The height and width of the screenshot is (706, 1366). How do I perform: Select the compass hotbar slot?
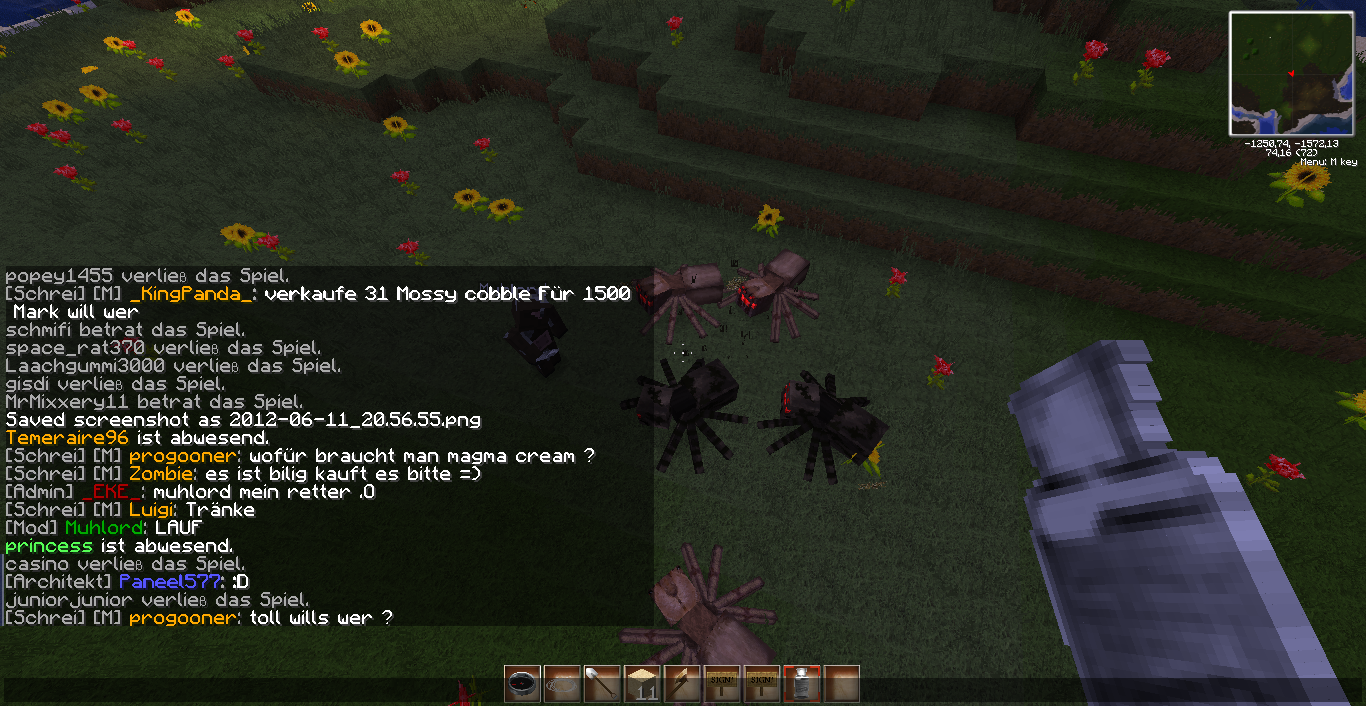522,684
